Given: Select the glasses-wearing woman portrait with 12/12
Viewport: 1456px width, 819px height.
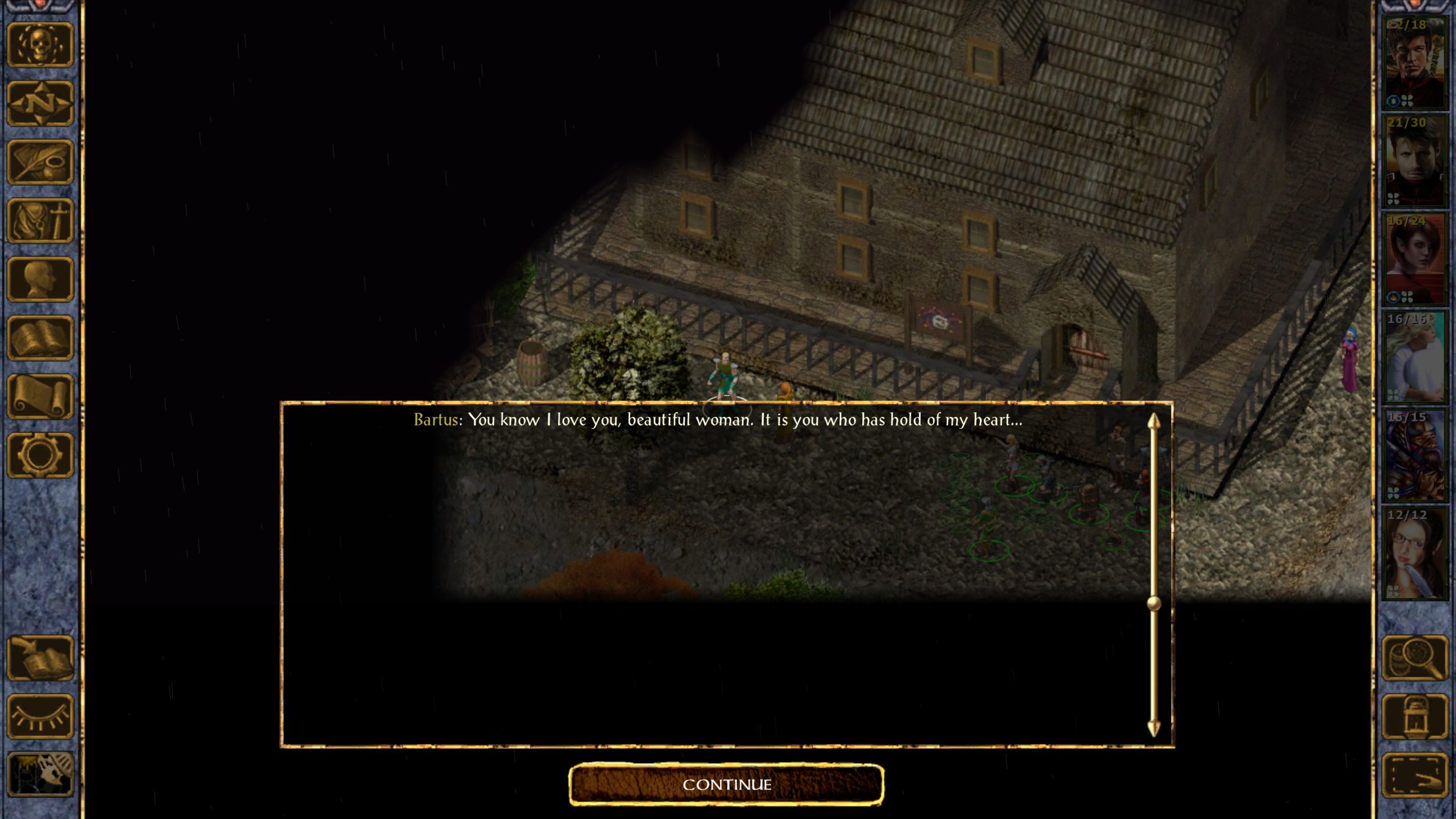Looking at the screenshot, I should pyautogui.click(x=1414, y=553).
